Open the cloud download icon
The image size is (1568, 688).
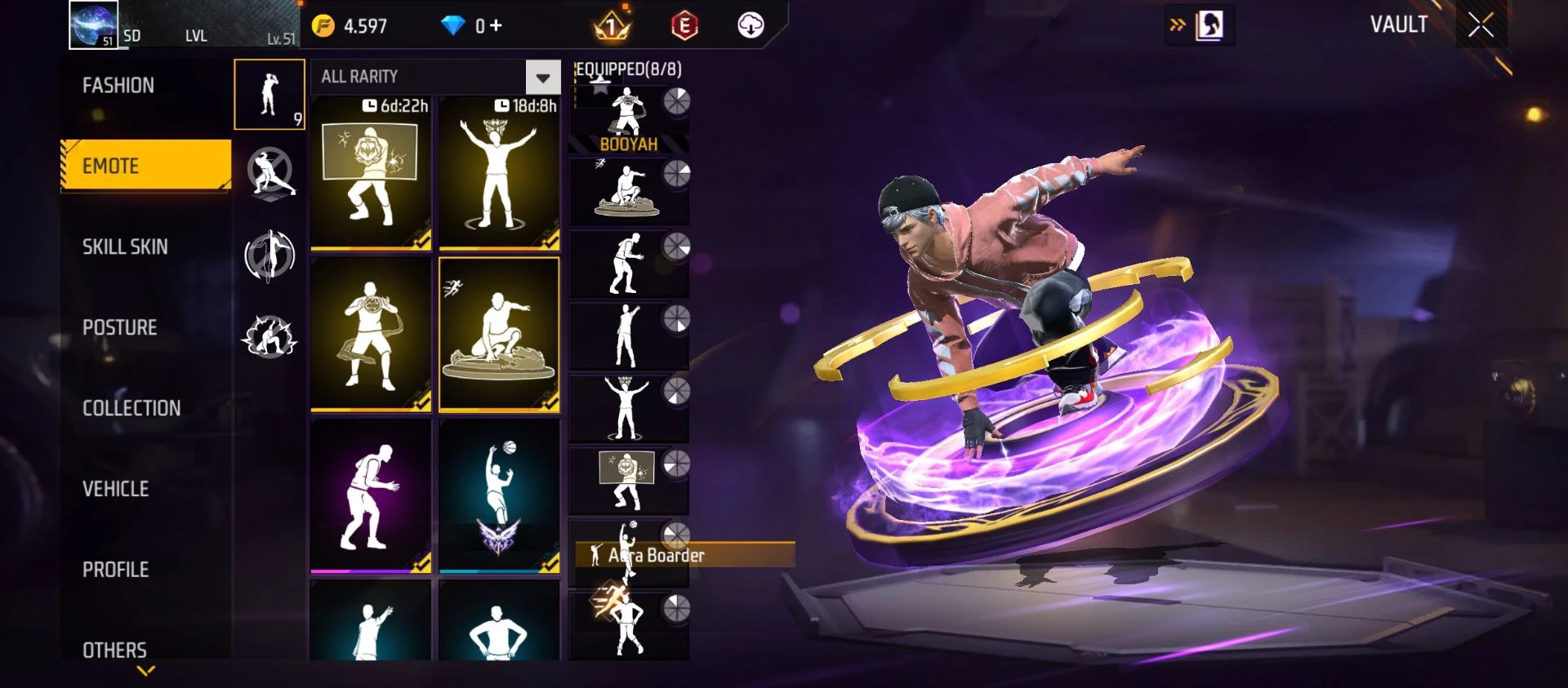click(x=751, y=26)
